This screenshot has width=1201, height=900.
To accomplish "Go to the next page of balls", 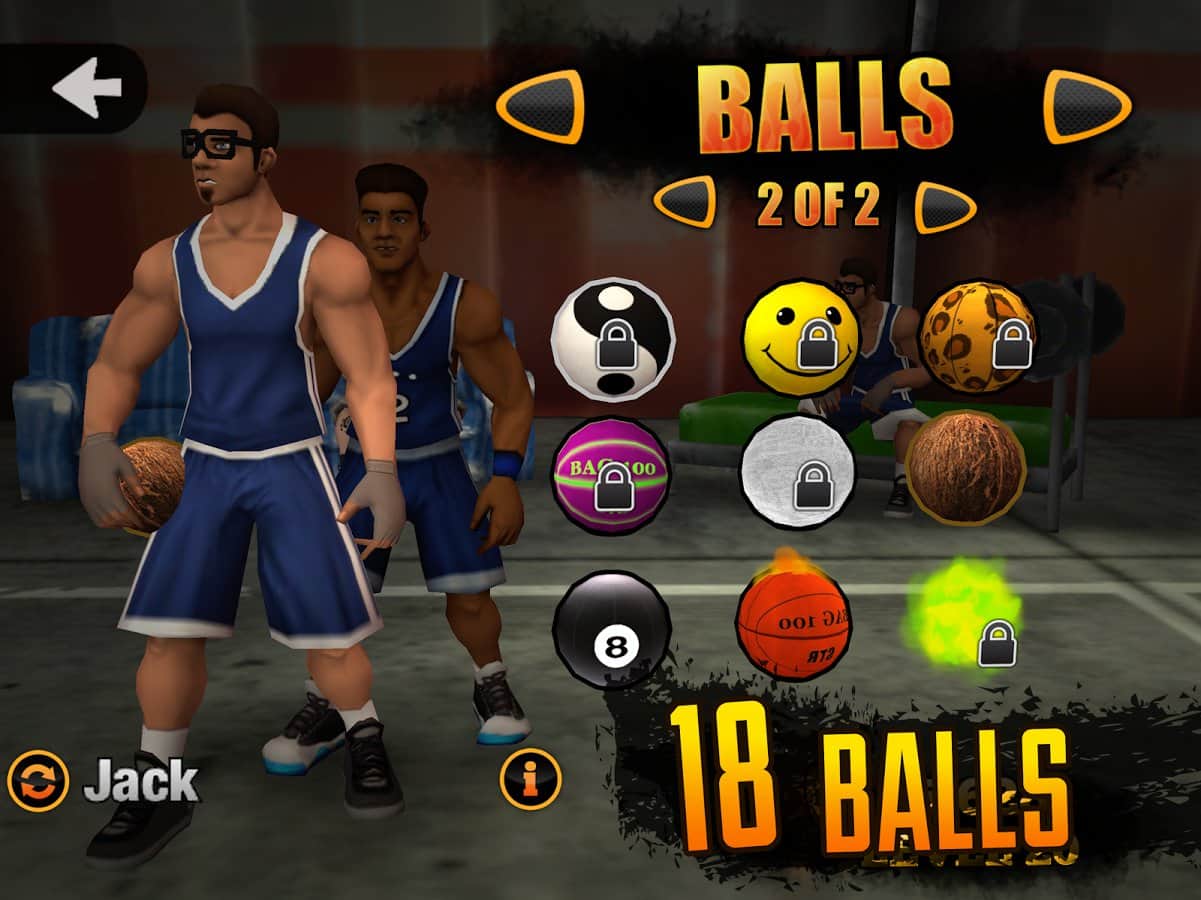I will coord(945,206).
